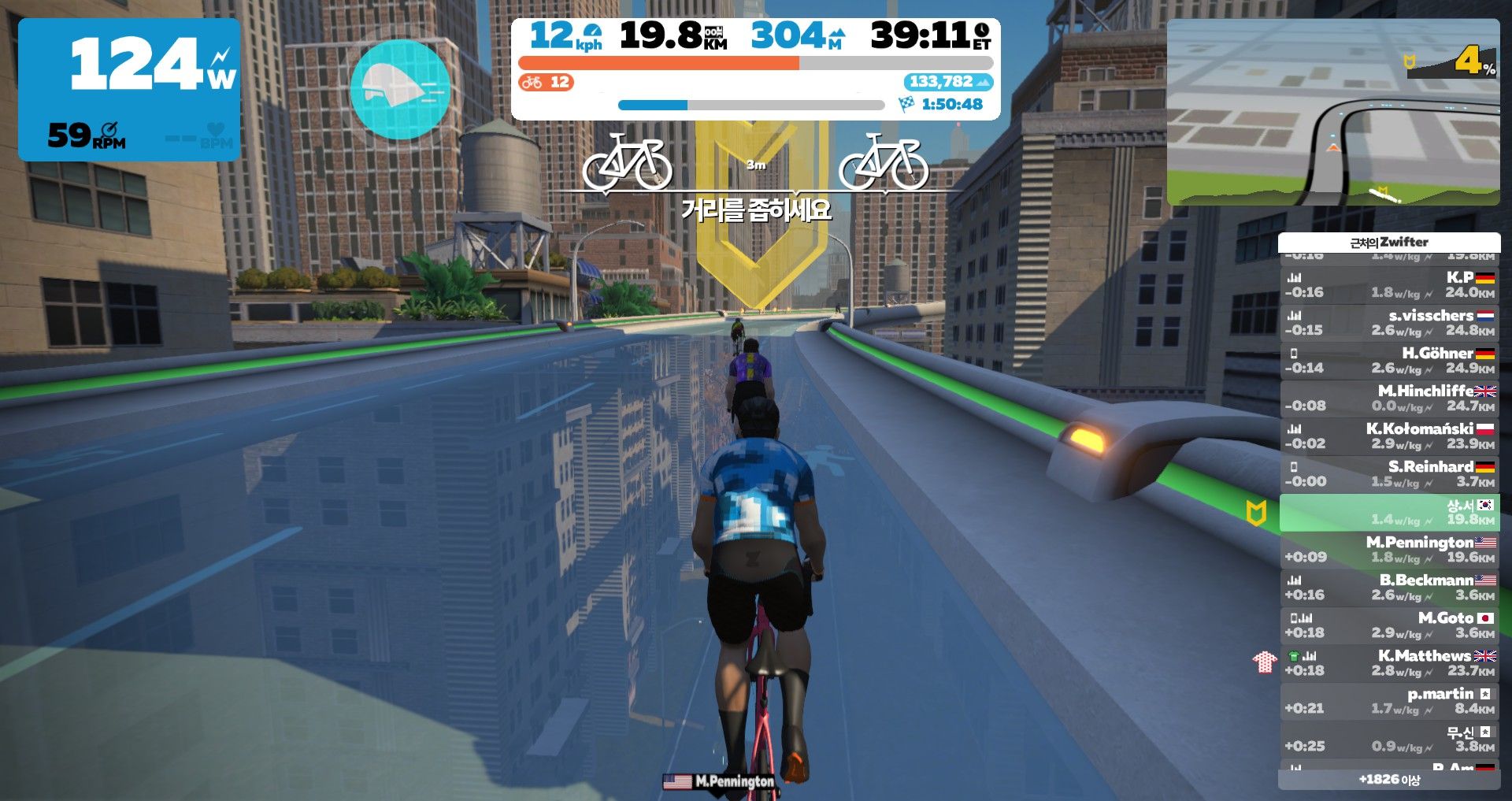The image size is (1512, 801).
Task: Choose H.Göhner from nearby Zwifters
Action: coord(1389,360)
